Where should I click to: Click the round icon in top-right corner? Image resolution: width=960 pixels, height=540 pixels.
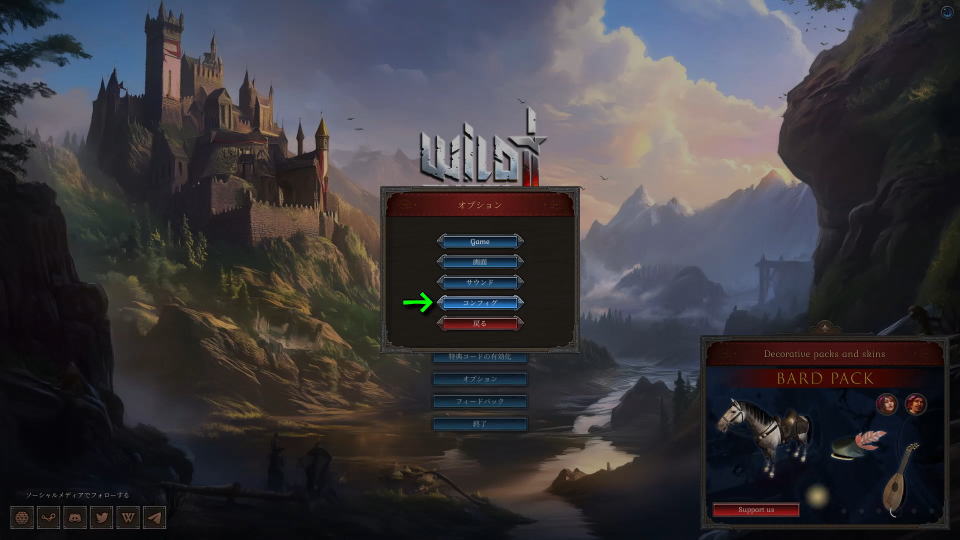[947, 12]
